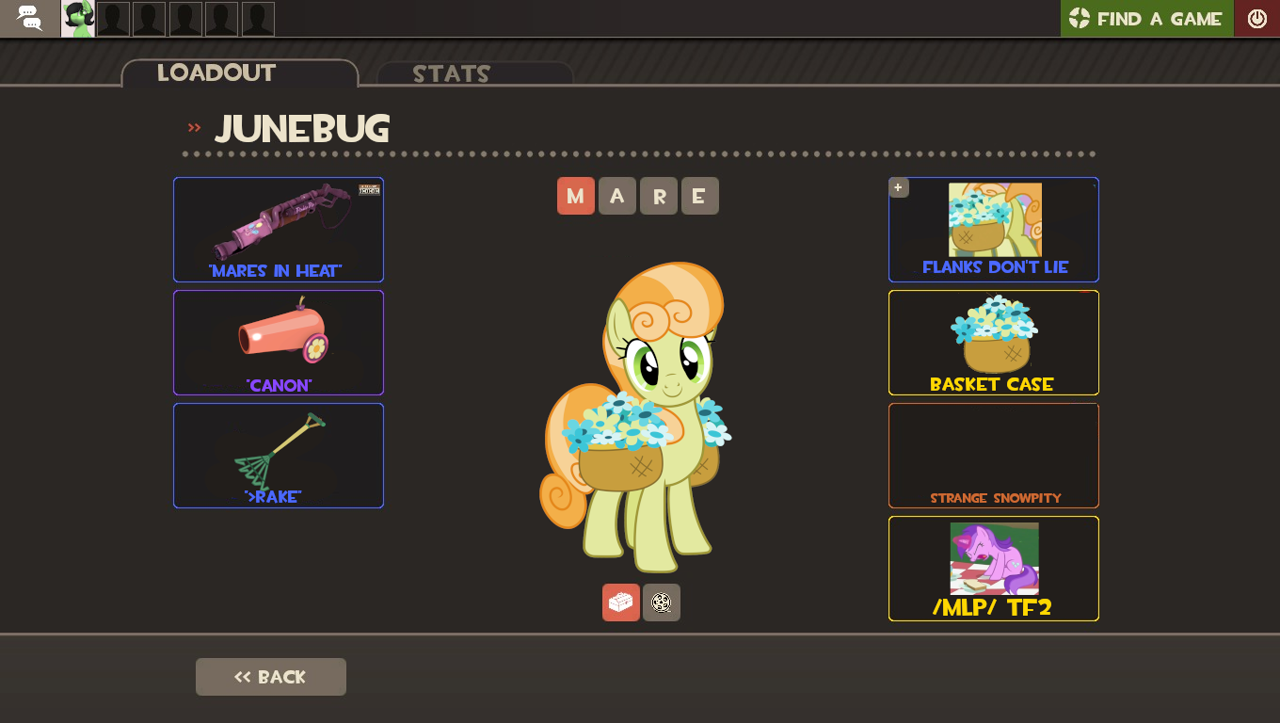The height and width of the screenshot is (723, 1280).
Task: Select the Find a Game gear icon
Action: point(1079,18)
